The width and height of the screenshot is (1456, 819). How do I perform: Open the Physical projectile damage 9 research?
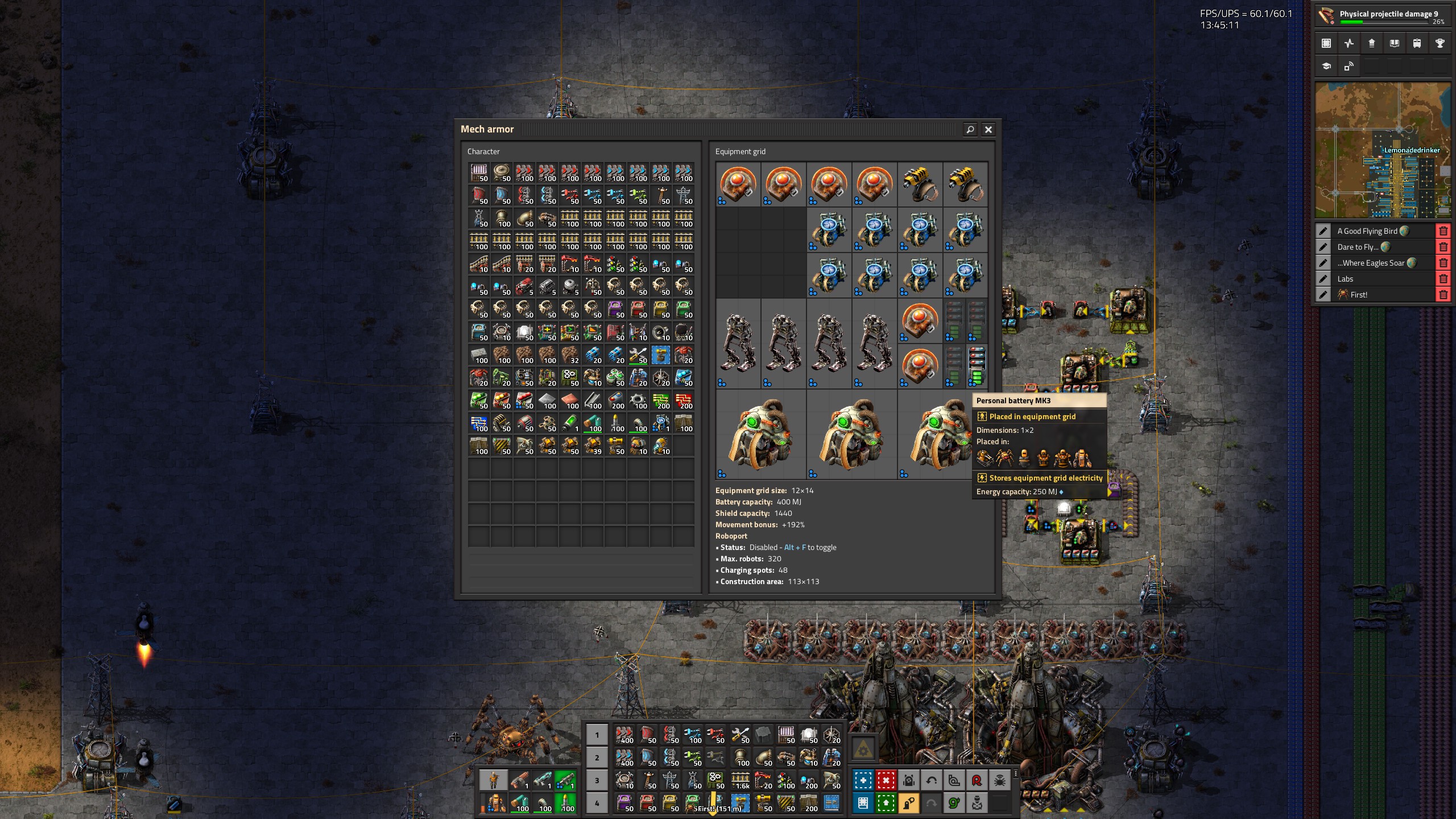click(1383, 16)
